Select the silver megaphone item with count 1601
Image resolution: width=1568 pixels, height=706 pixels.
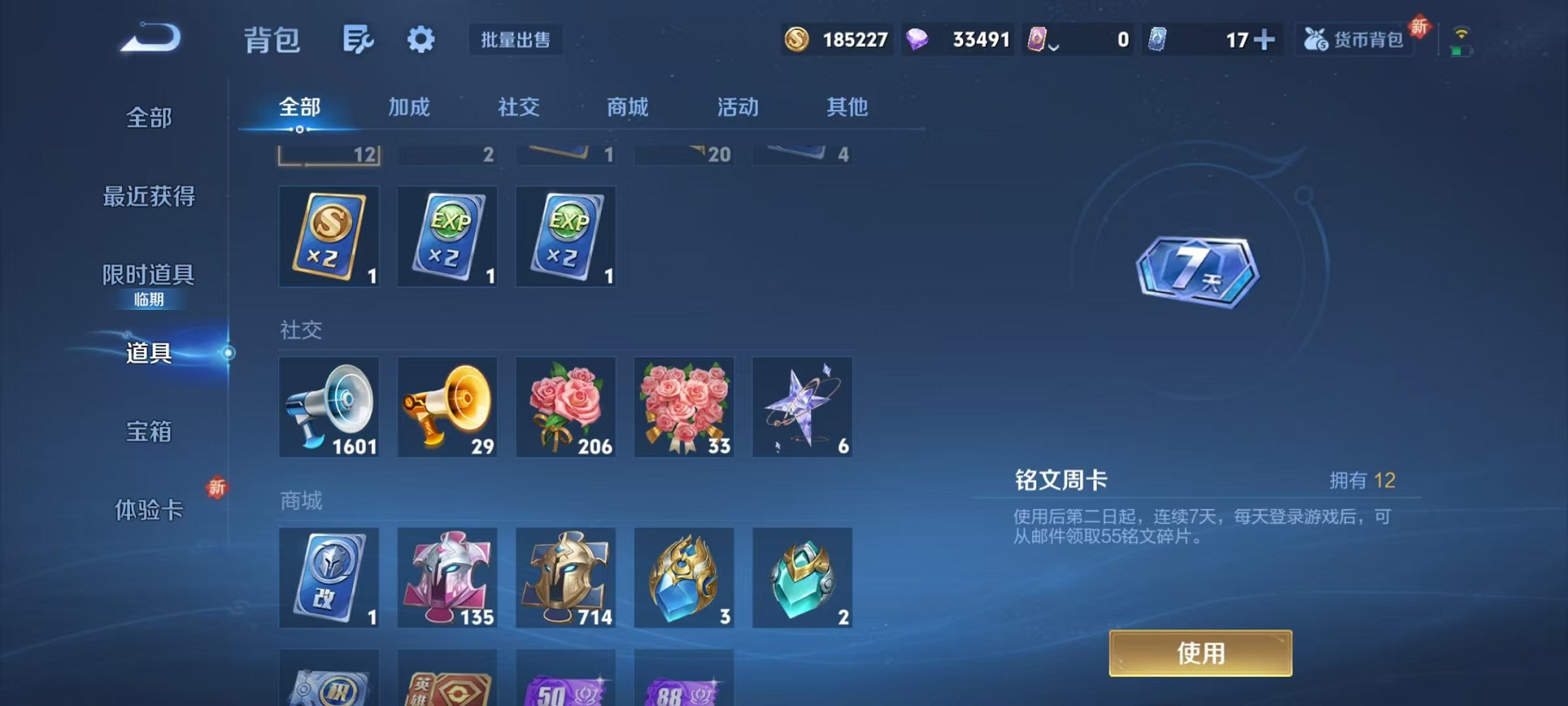pos(329,406)
